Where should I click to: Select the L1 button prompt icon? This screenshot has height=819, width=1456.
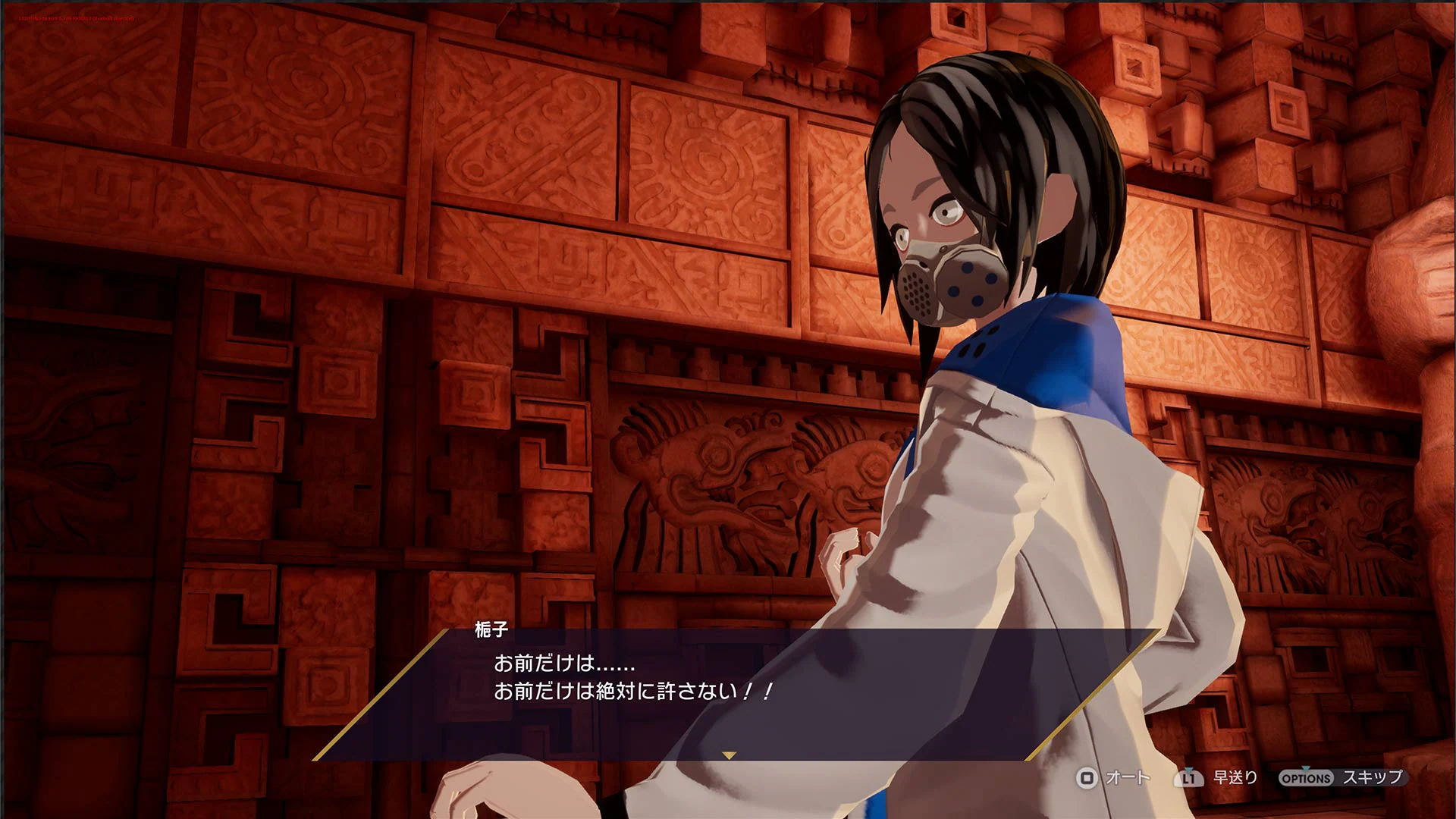click(x=1189, y=777)
